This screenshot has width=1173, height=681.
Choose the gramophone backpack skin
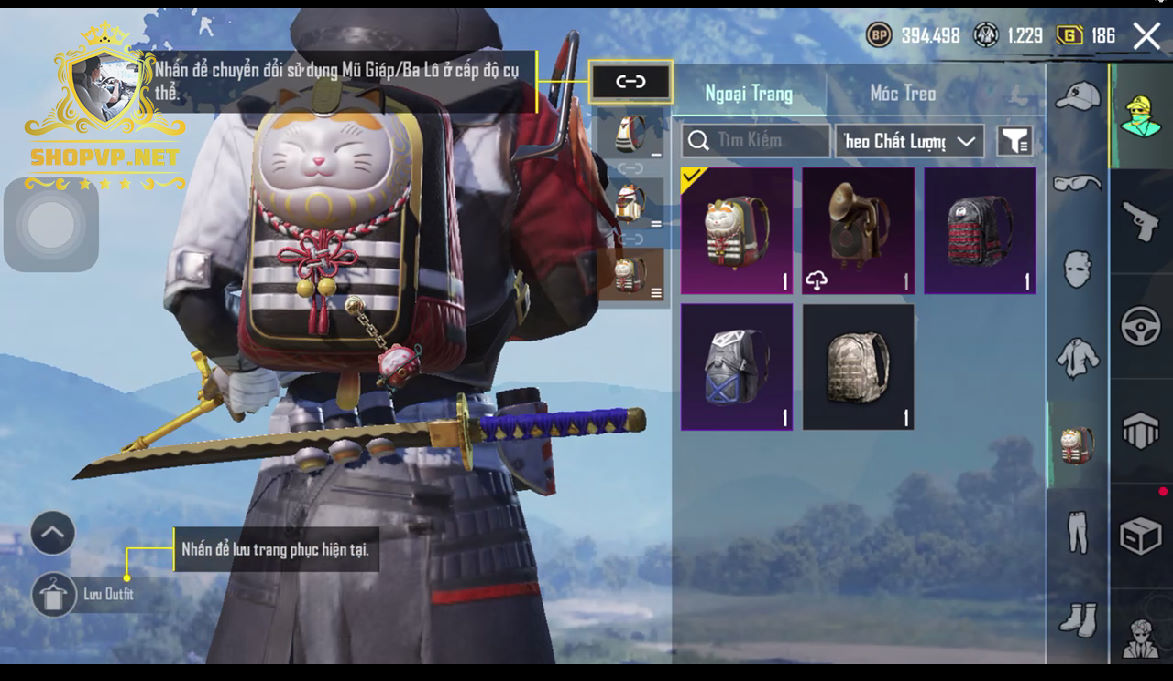pos(858,231)
